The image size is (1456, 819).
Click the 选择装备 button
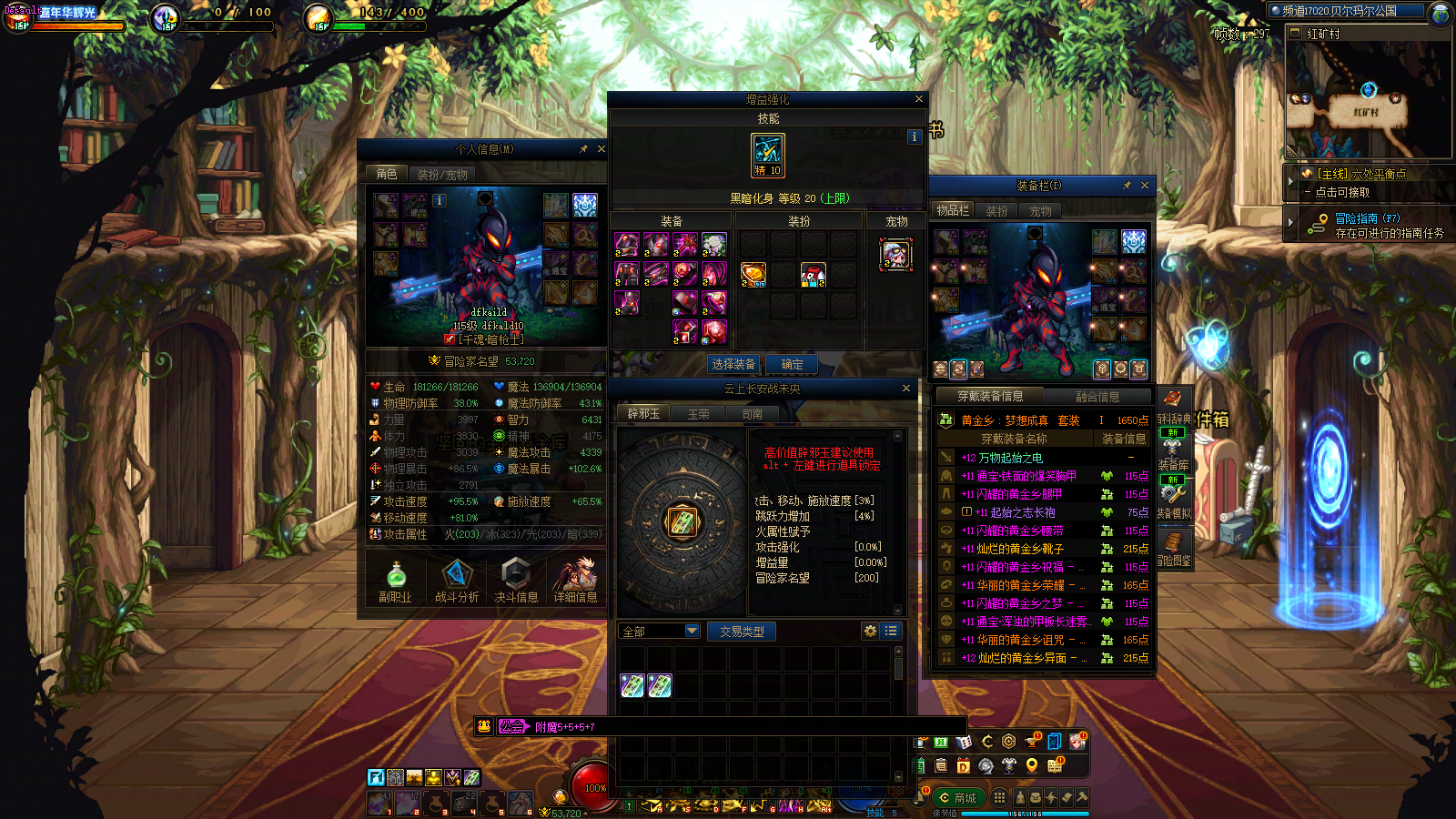coord(733,364)
